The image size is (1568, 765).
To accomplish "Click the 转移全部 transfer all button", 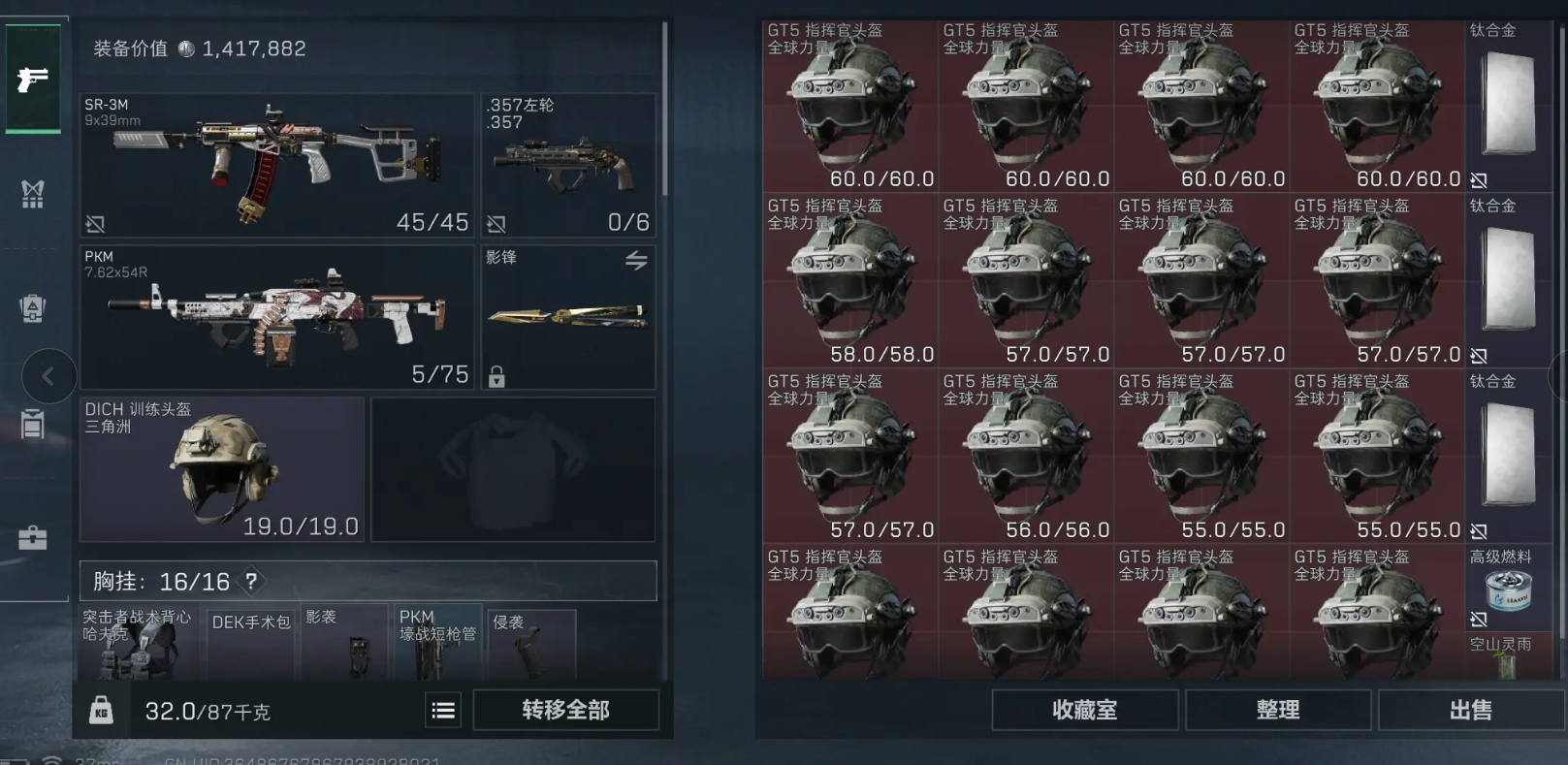I will click(565, 710).
